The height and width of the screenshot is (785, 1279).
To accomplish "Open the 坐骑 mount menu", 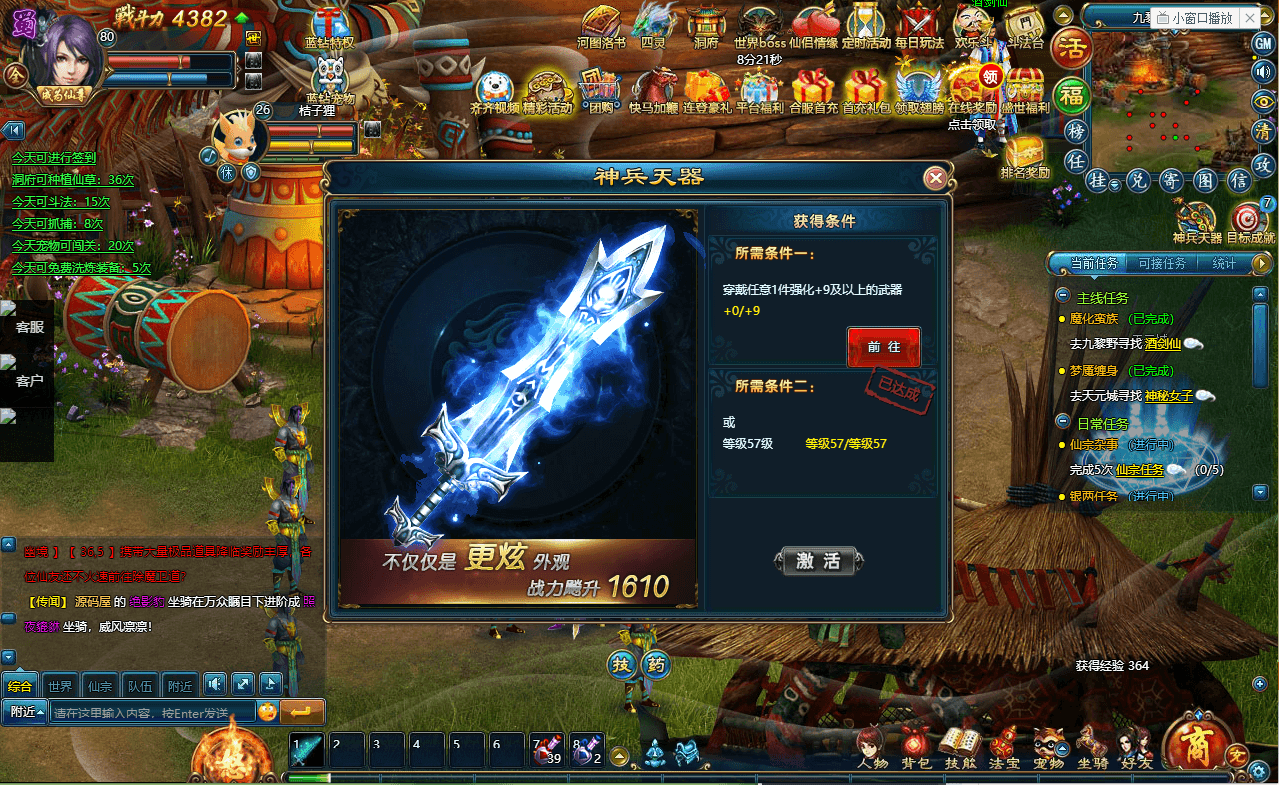I will pos(1092,747).
